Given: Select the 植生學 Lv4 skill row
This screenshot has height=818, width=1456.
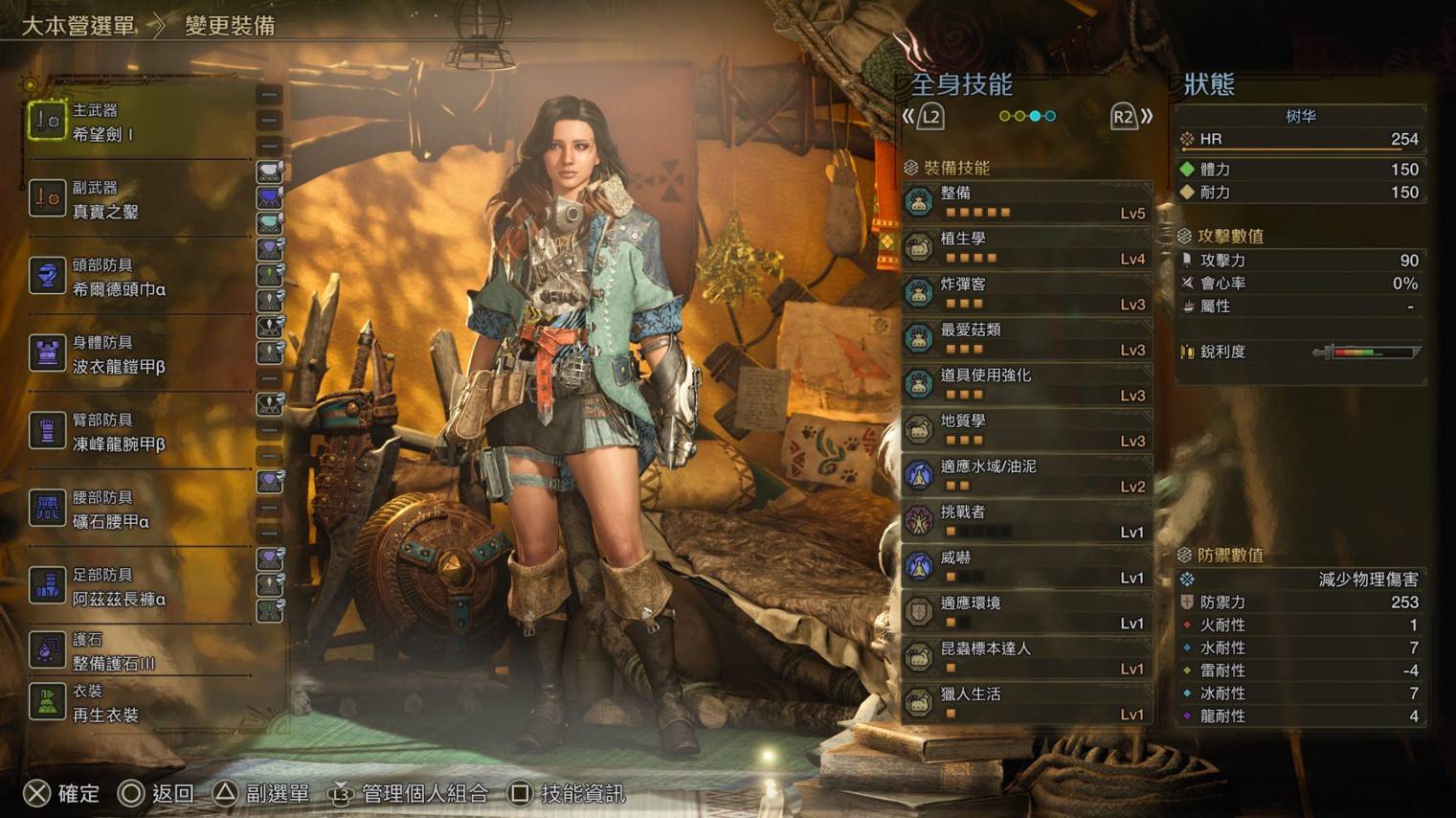Looking at the screenshot, I should click(1026, 248).
